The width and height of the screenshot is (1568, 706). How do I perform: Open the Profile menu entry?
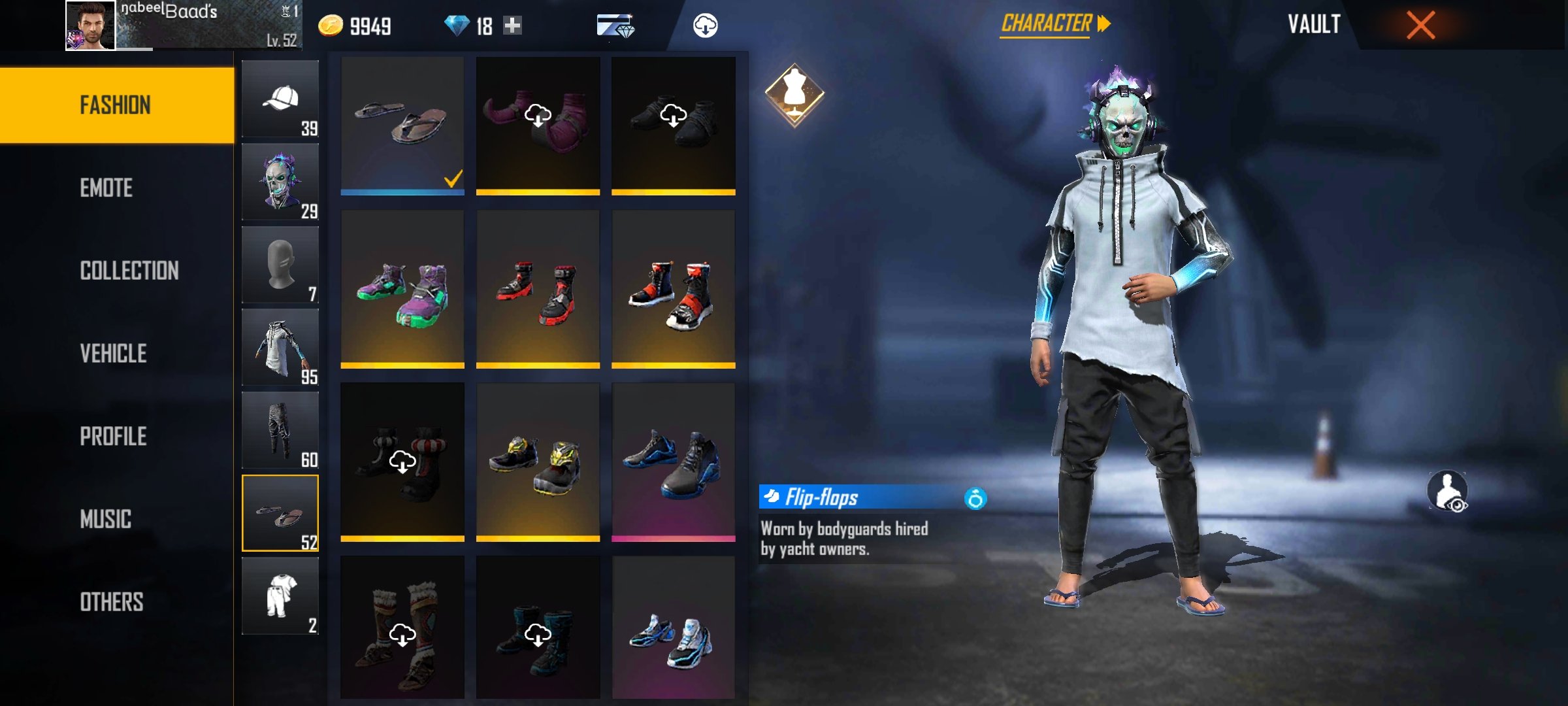click(x=113, y=437)
